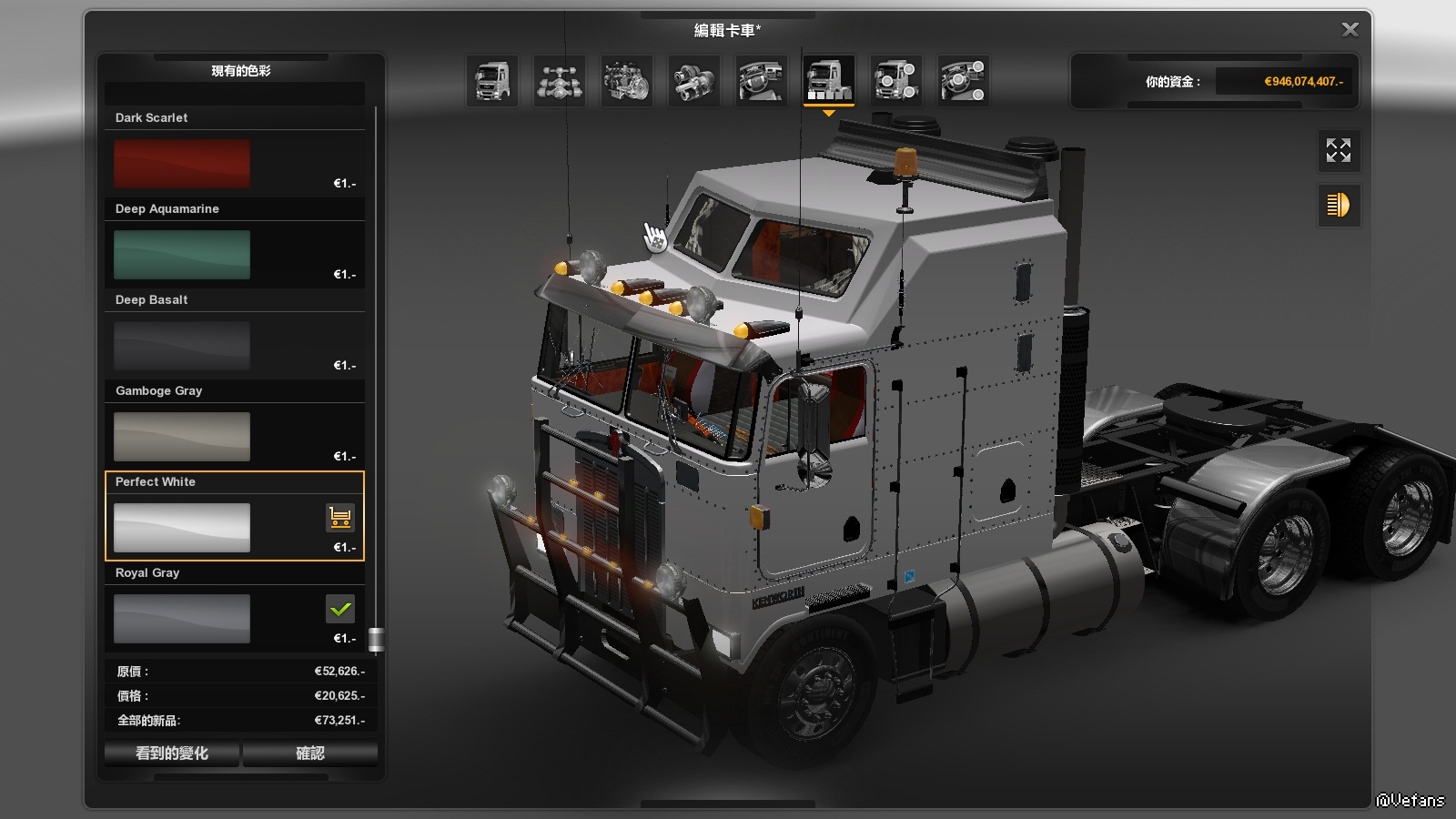Choose the Gamboge Gray swatch
The width and height of the screenshot is (1456, 819).
(182, 437)
